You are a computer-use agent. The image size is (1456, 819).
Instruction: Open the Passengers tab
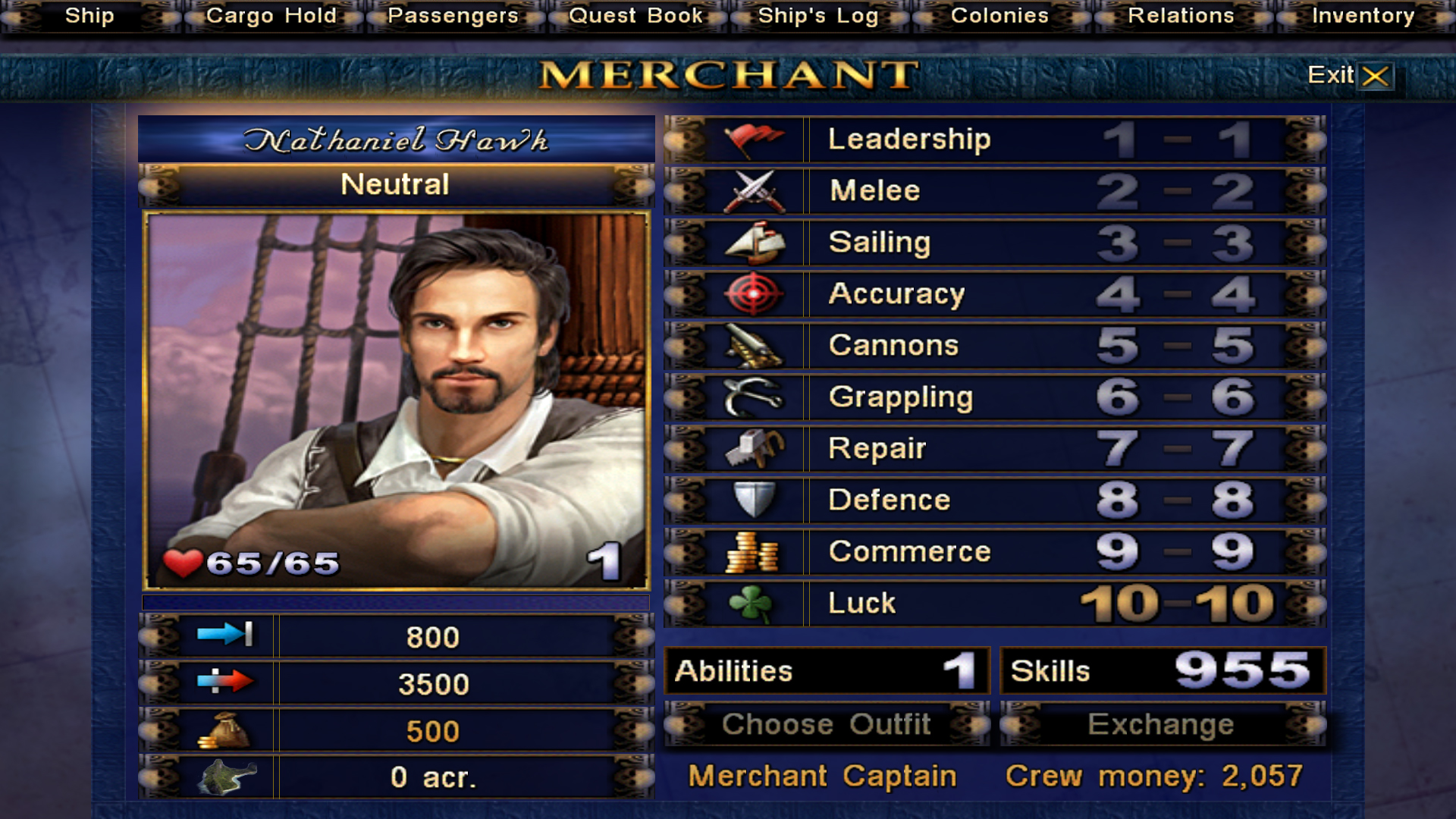(453, 16)
